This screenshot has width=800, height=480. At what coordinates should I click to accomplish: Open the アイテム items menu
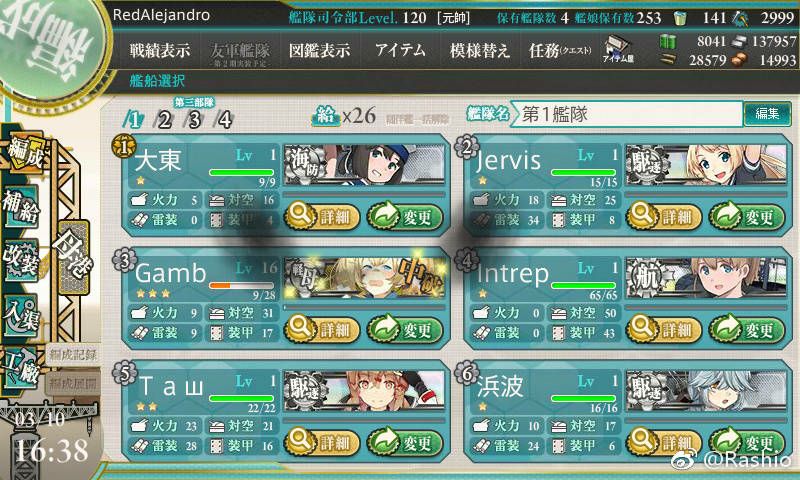click(x=400, y=50)
